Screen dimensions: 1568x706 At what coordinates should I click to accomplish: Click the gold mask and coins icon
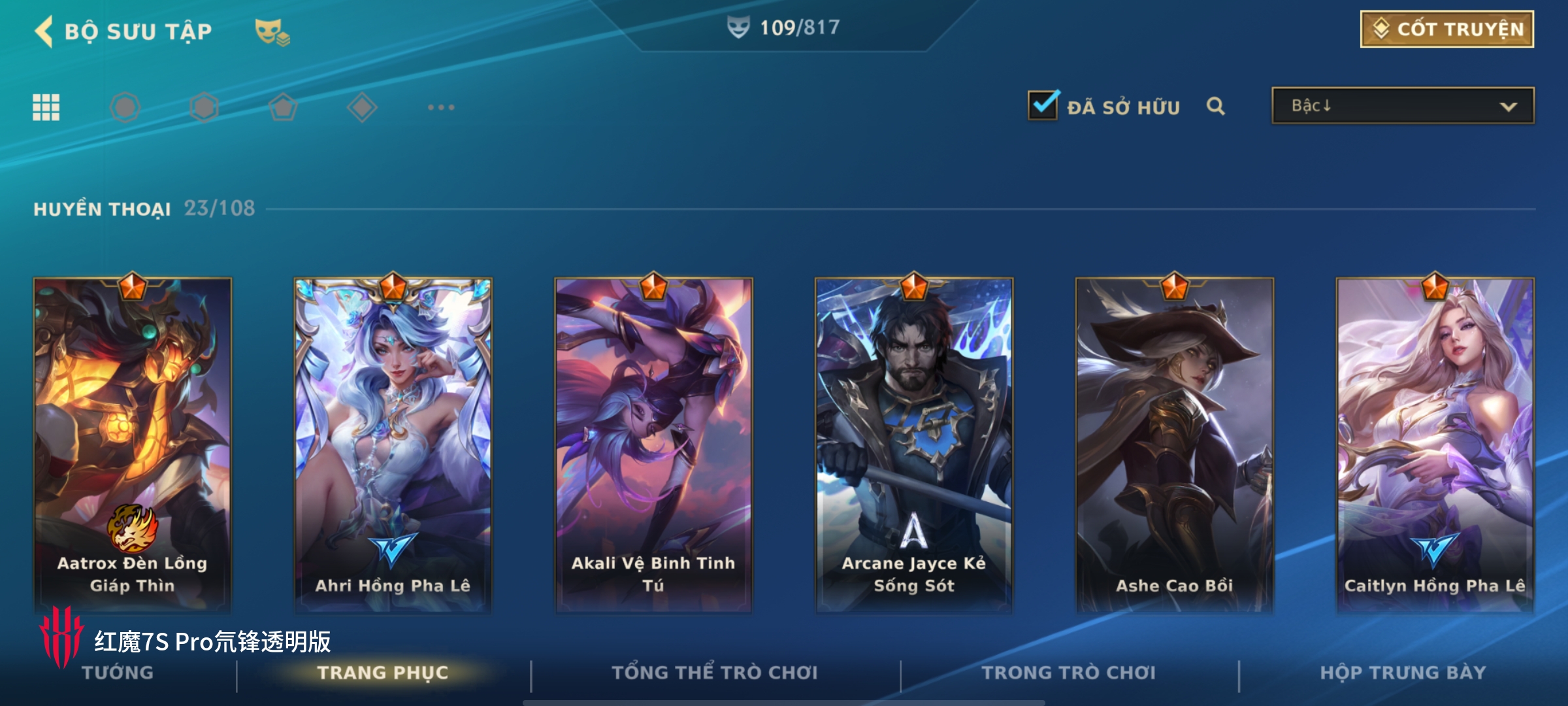tap(272, 32)
